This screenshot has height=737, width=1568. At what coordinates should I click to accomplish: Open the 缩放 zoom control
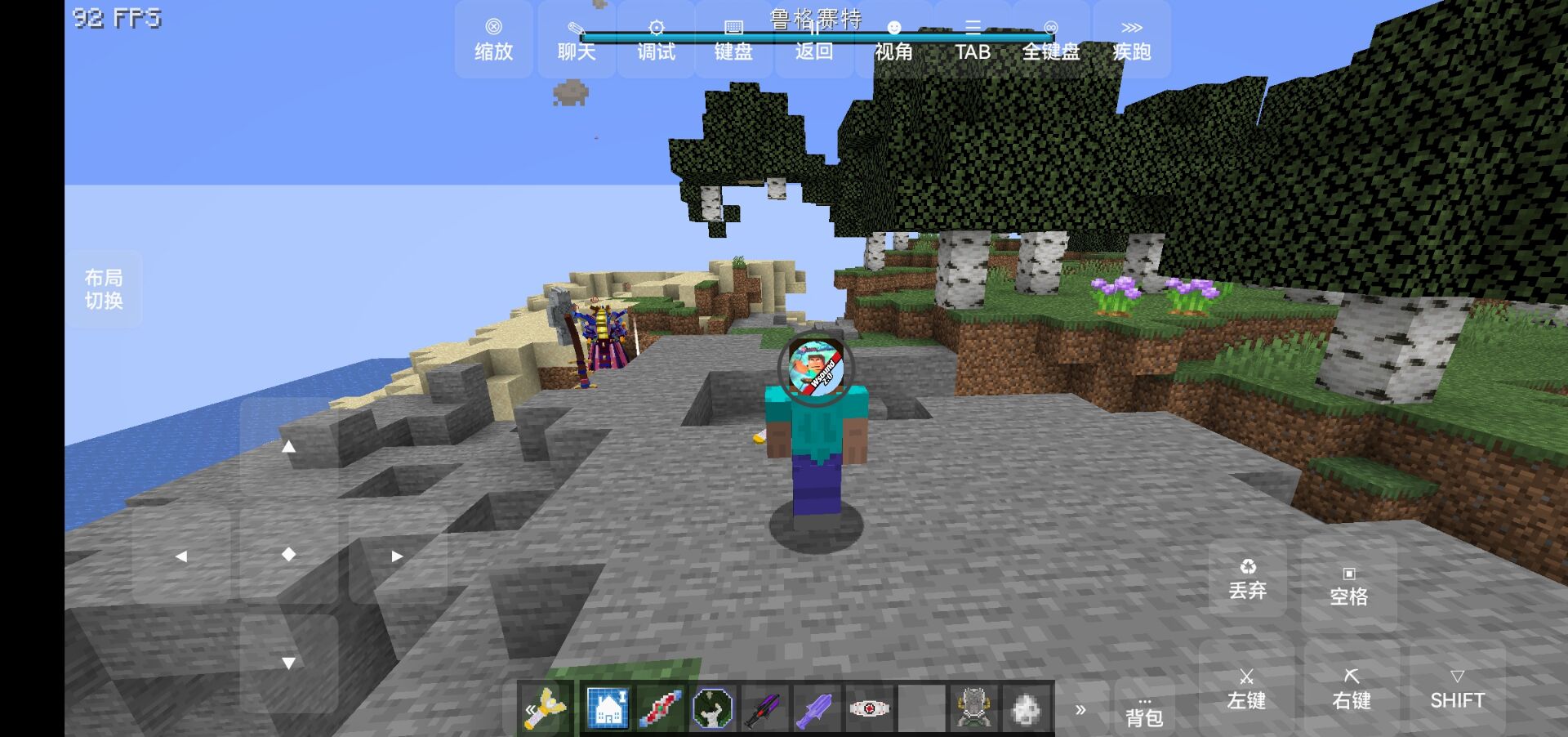pyautogui.click(x=493, y=40)
